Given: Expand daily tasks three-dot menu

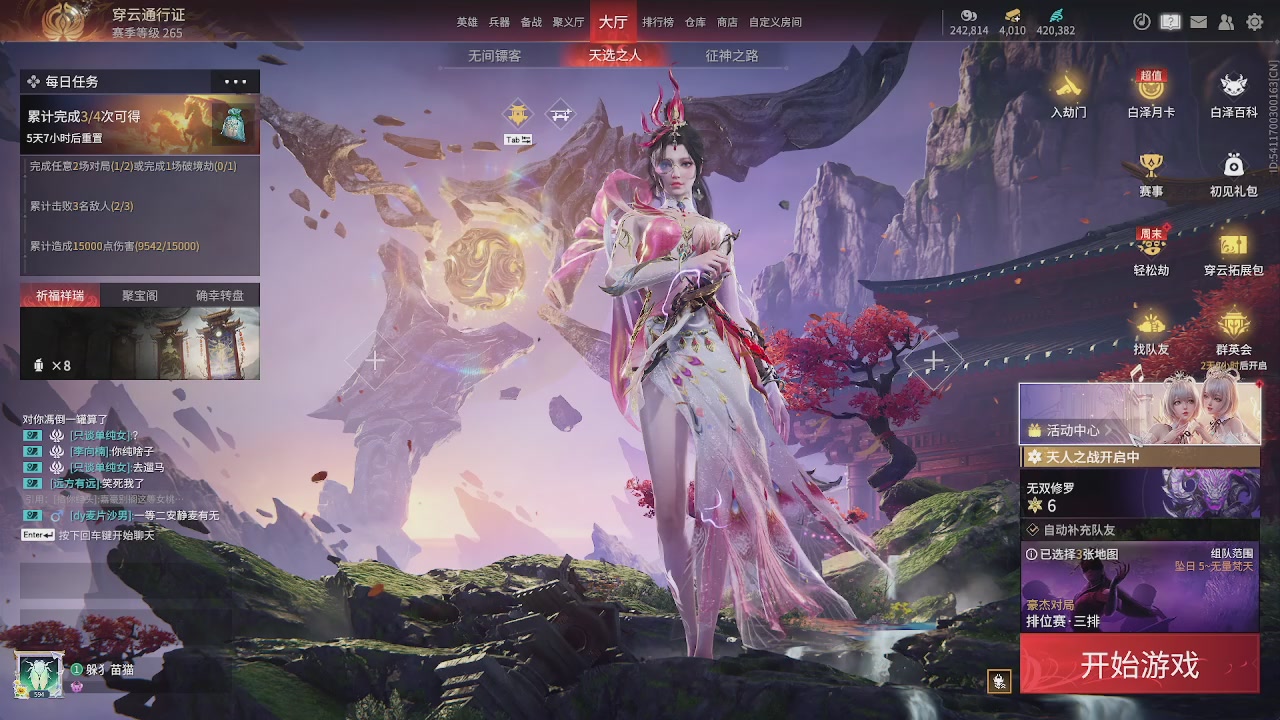Looking at the screenshot, I should pyautogui.click(x=235, y=82).
